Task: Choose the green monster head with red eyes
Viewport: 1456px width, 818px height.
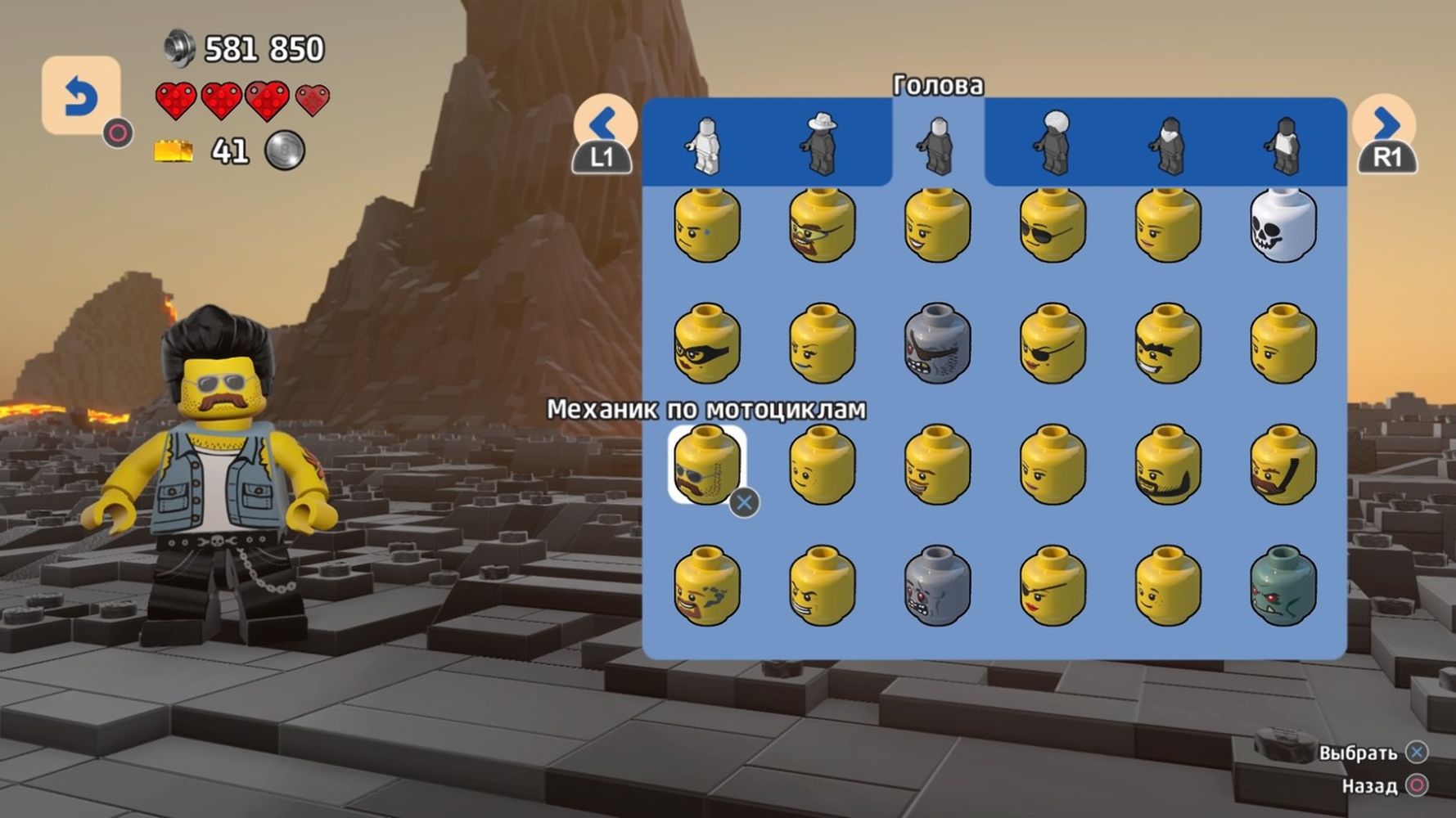Action: (1283, 586)
